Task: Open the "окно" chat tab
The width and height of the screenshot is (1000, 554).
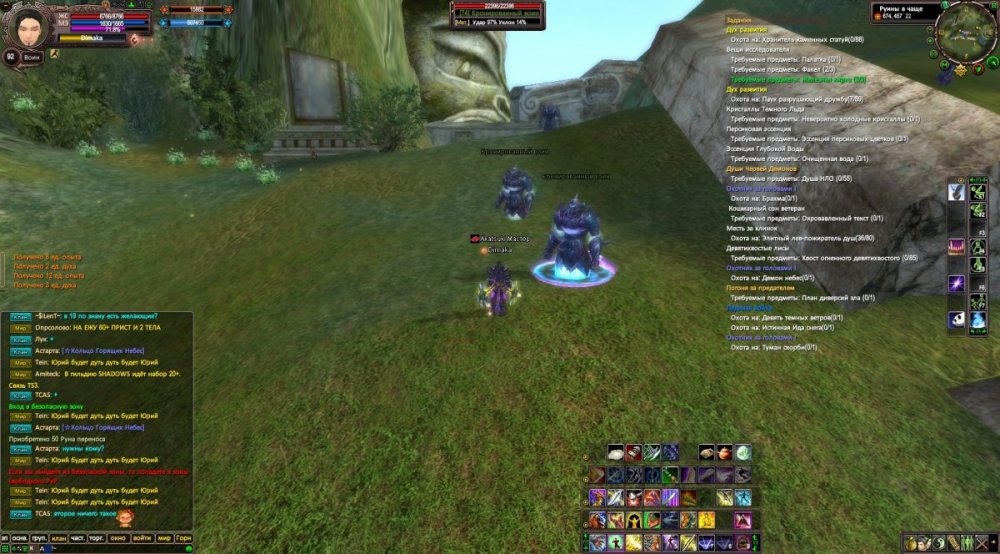Action: click(118, 537)
